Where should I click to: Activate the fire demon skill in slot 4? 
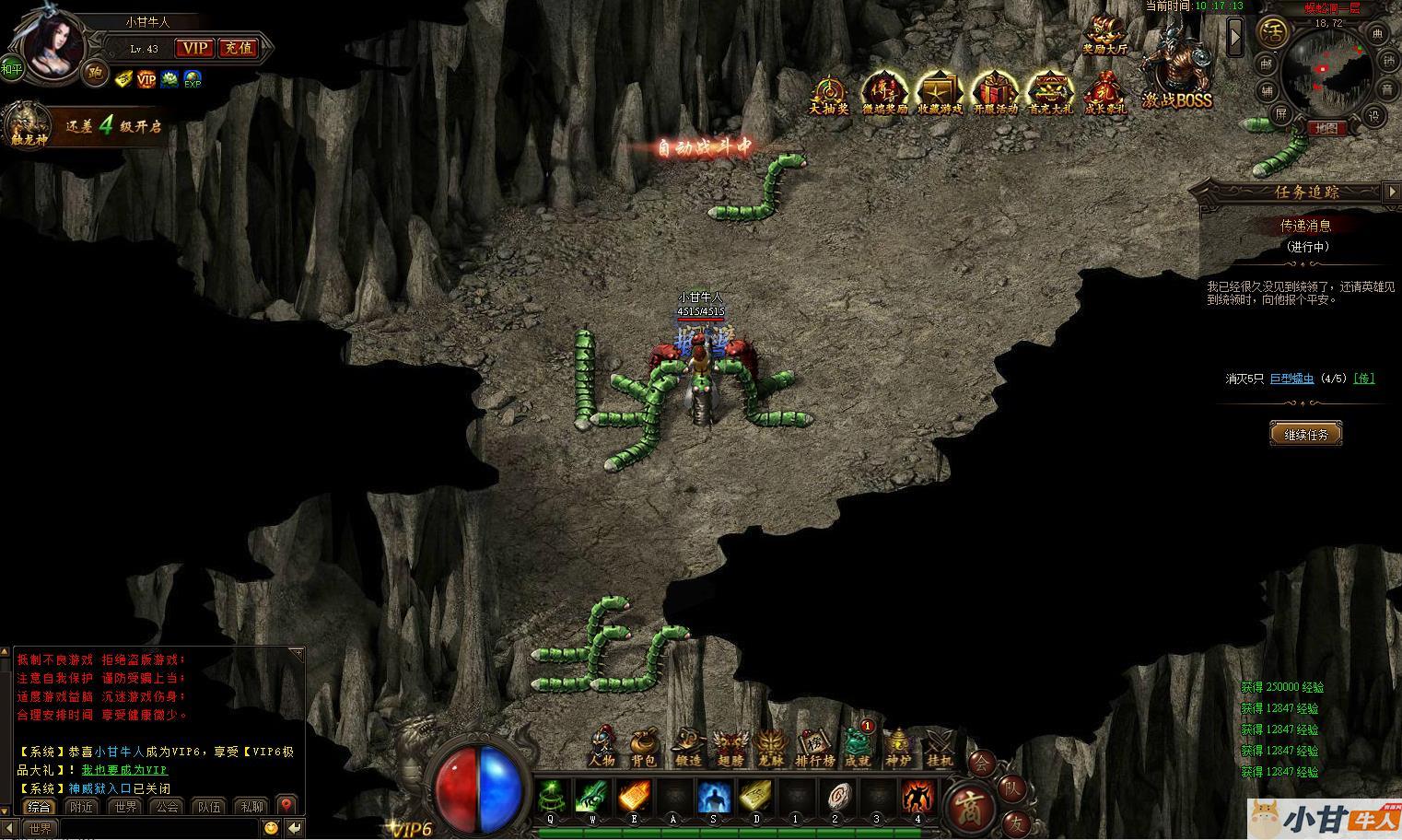pyautogui.click(x=917, y=797)
